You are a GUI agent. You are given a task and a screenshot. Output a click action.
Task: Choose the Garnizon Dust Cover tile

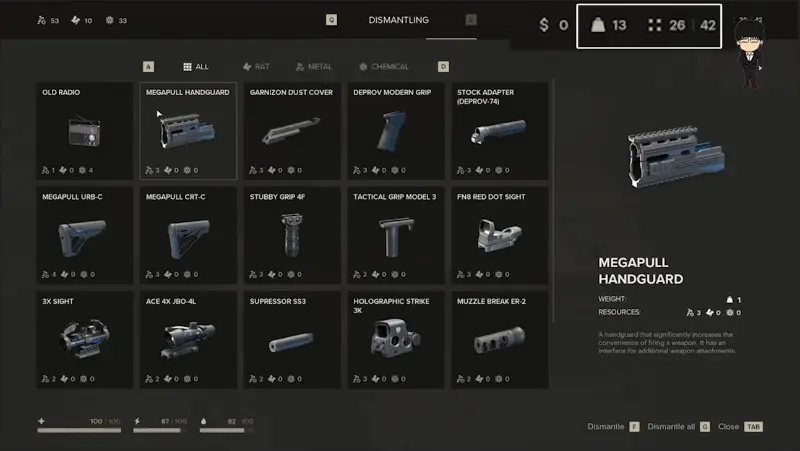pos(292,131)
